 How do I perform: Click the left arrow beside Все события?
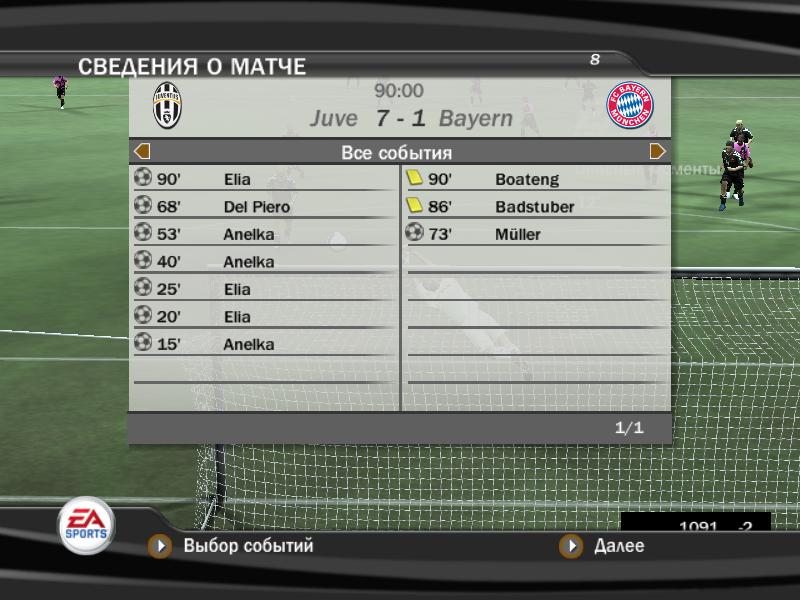click(x=142, y=152)
